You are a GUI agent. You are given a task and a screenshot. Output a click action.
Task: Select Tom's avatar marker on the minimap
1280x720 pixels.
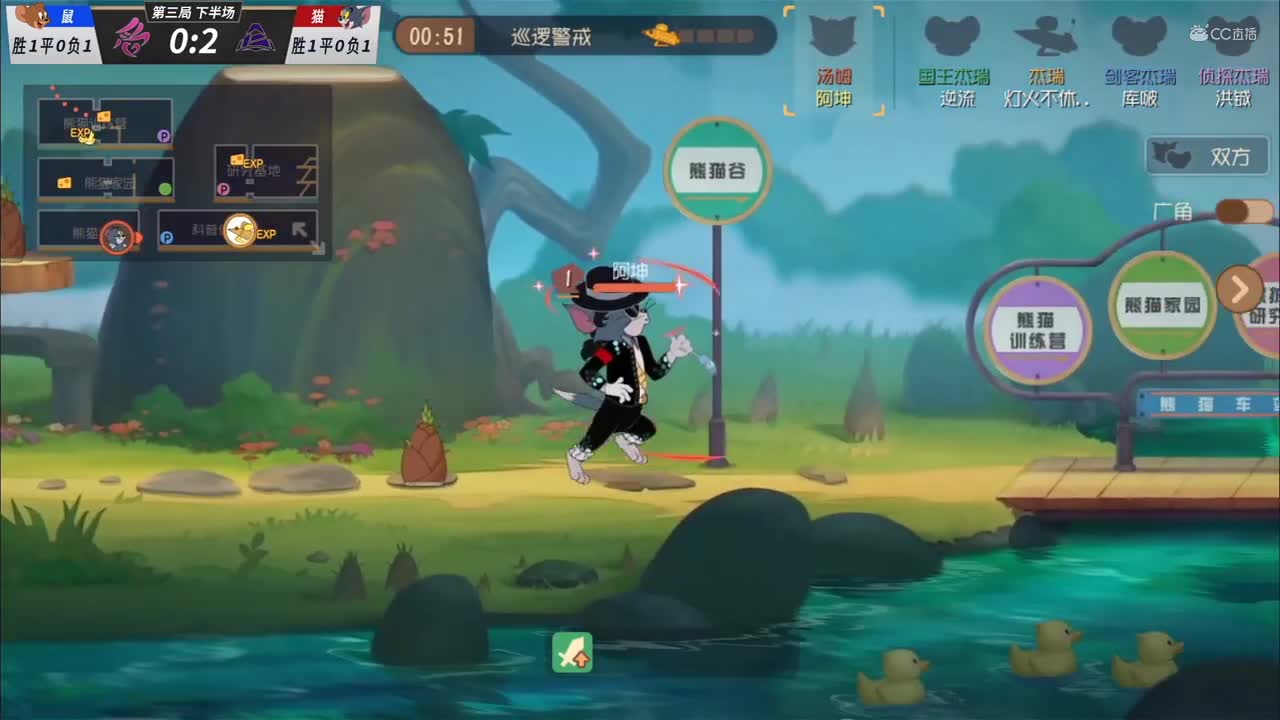(115, 238)
